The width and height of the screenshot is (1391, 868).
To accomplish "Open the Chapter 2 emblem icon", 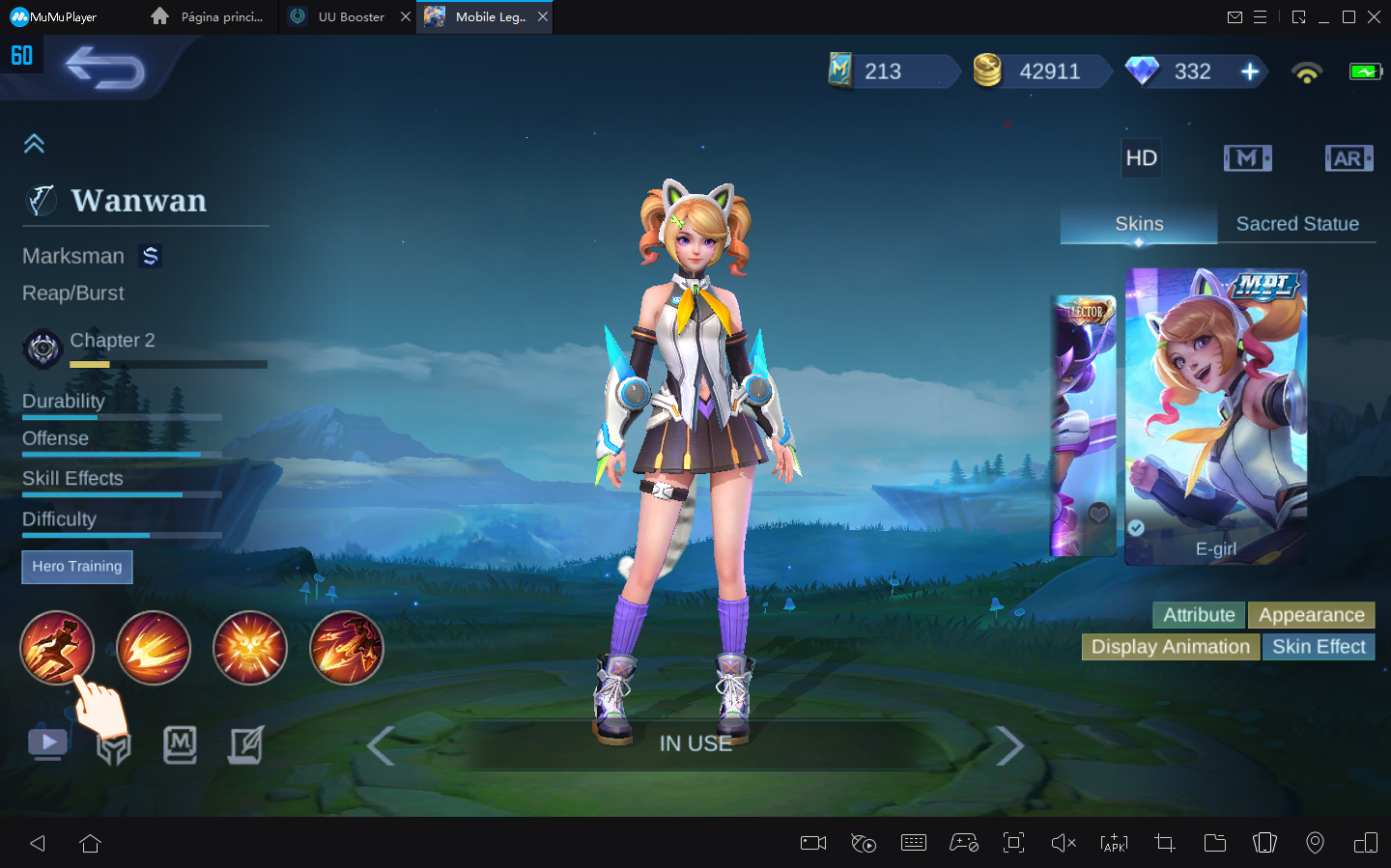I will pyautogui.click(x=42, y=349).
